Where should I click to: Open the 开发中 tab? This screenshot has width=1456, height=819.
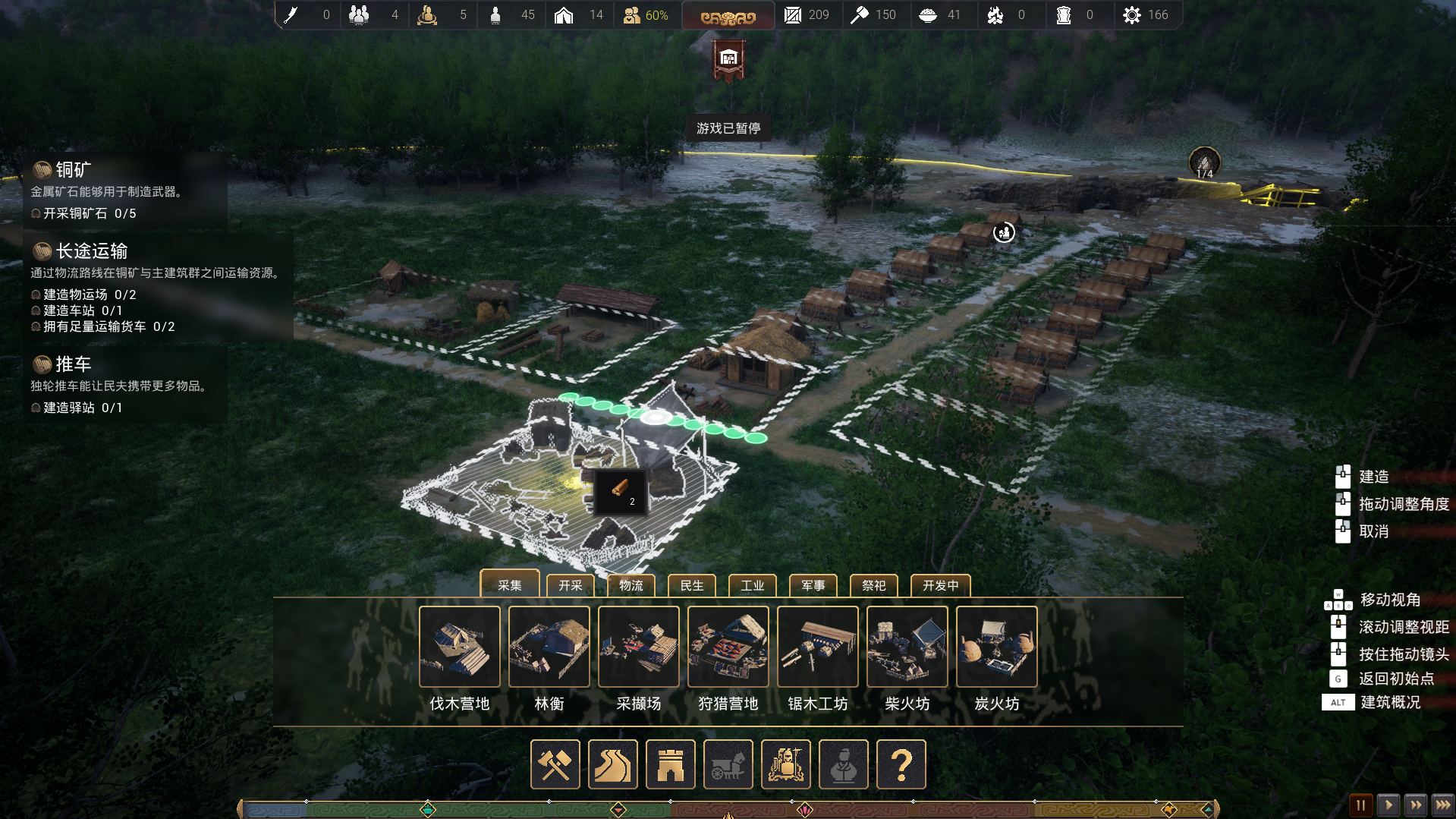pyautogui.click(x=941, y=585)
